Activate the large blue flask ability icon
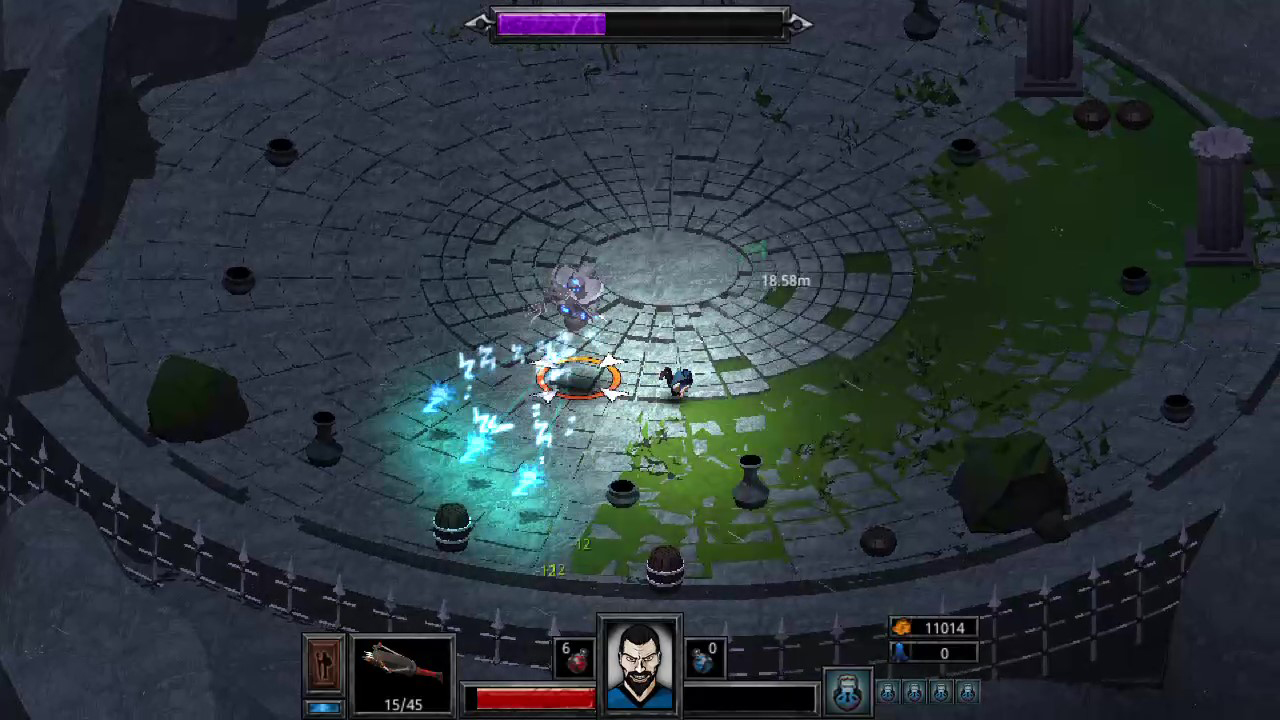This screenshot has height=720, width=1280. [847, 690]
